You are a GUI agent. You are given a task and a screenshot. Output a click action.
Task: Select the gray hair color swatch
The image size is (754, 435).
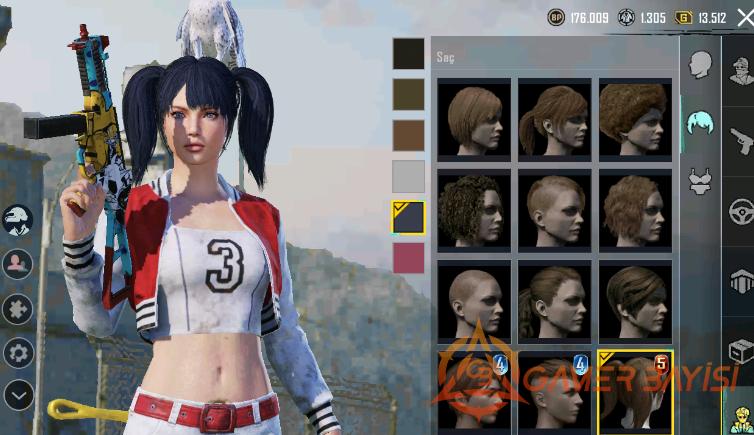tap(408, 176)
